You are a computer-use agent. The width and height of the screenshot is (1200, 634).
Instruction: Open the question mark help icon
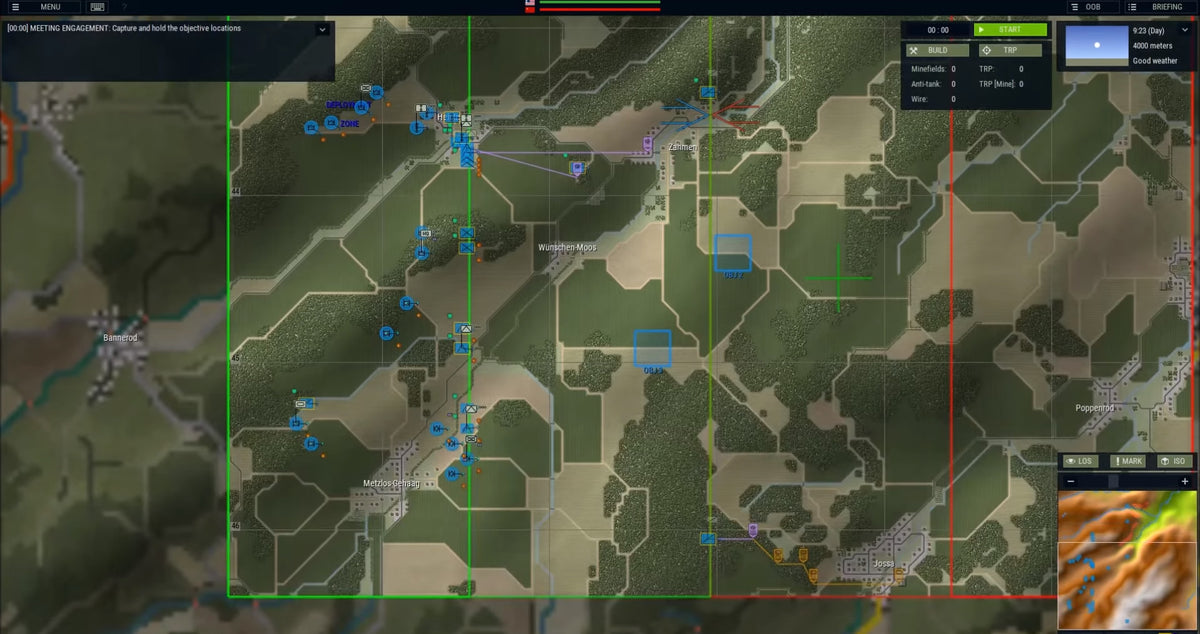point(124,7)
